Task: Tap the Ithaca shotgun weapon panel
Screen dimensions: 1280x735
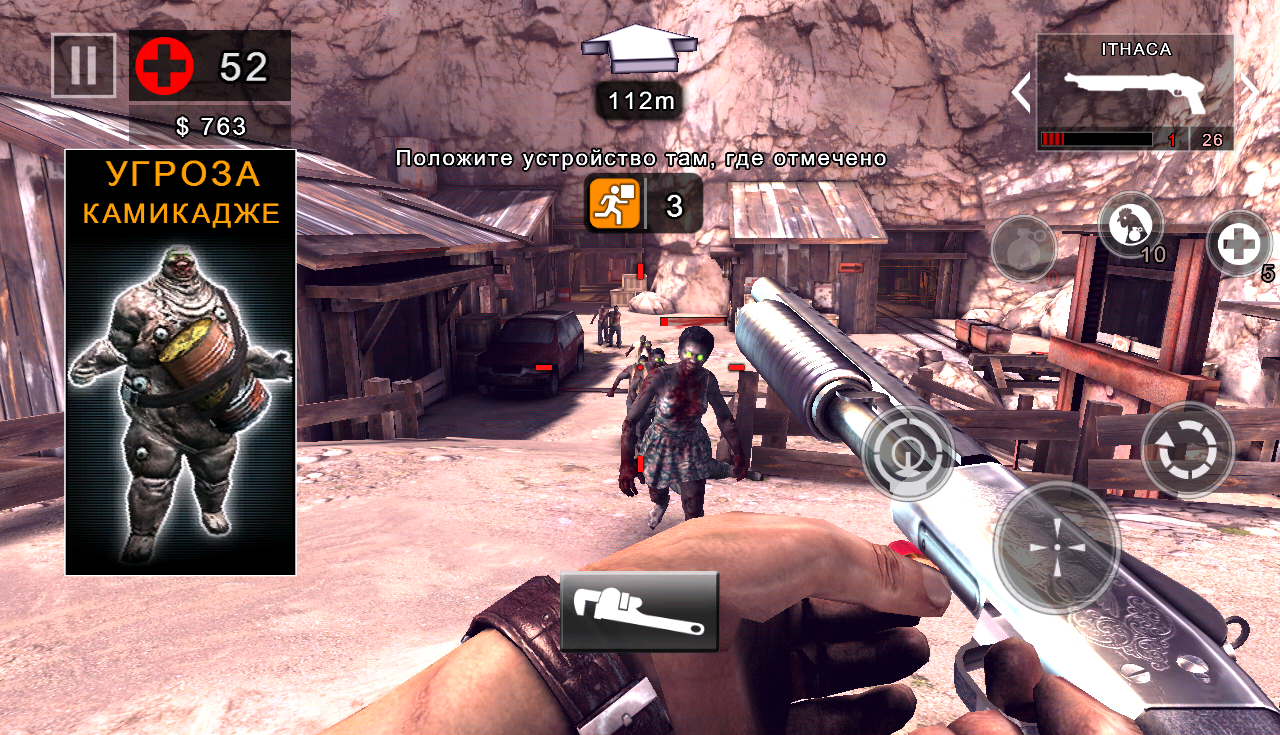Action: pyautogui.click(x=1135, y=92)
